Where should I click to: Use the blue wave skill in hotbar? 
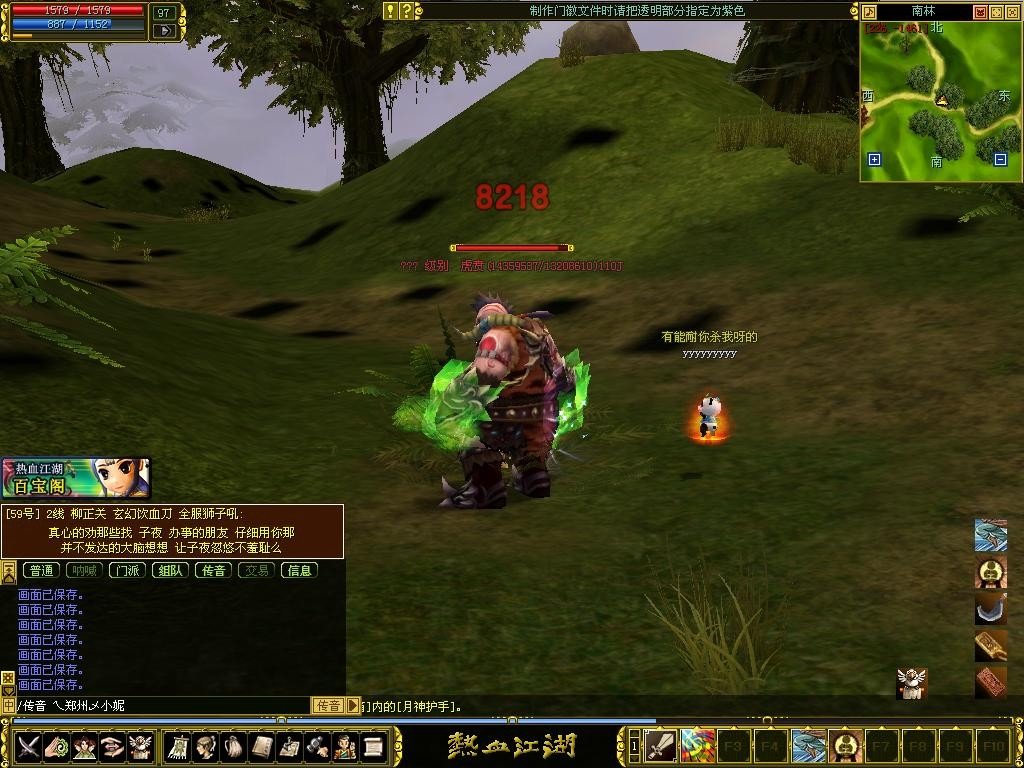809,746
